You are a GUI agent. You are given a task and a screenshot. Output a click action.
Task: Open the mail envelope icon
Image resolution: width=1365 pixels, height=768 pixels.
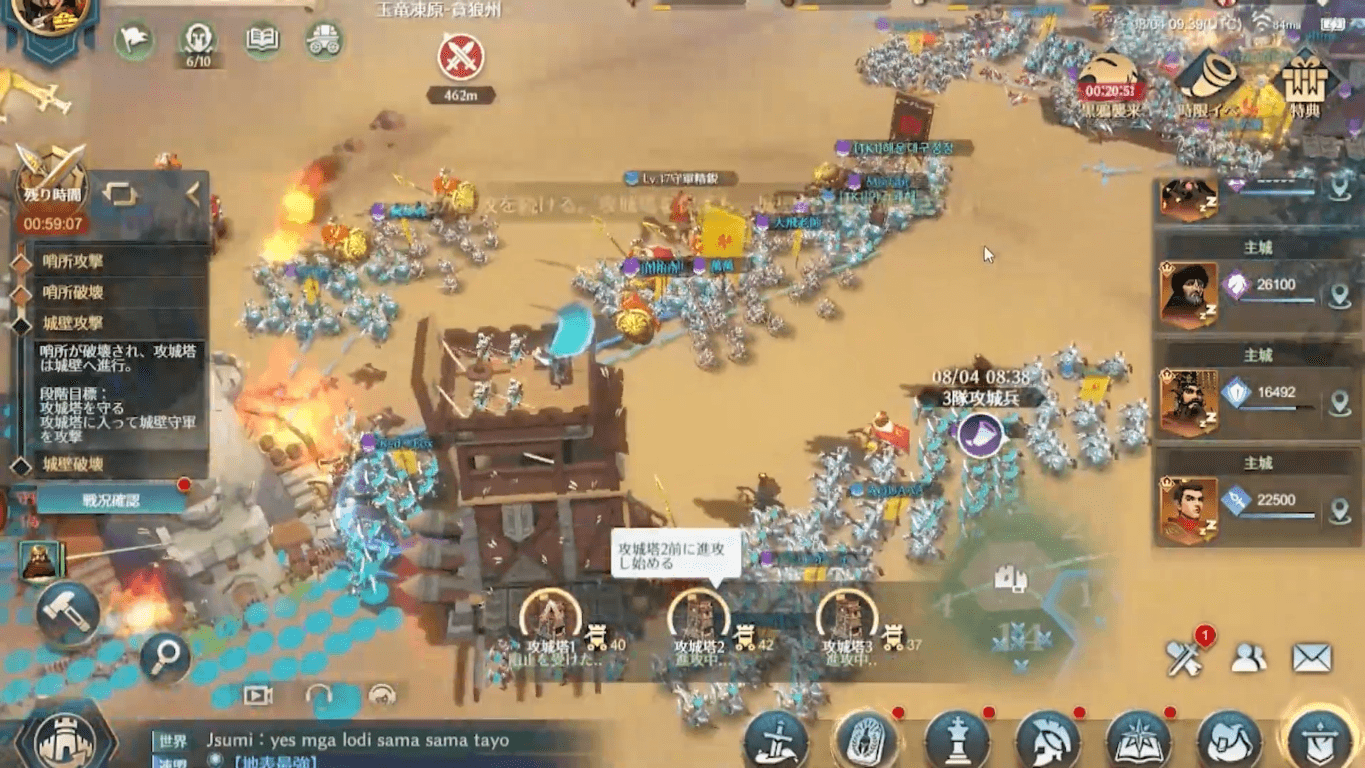click(x=1311, y=657)
